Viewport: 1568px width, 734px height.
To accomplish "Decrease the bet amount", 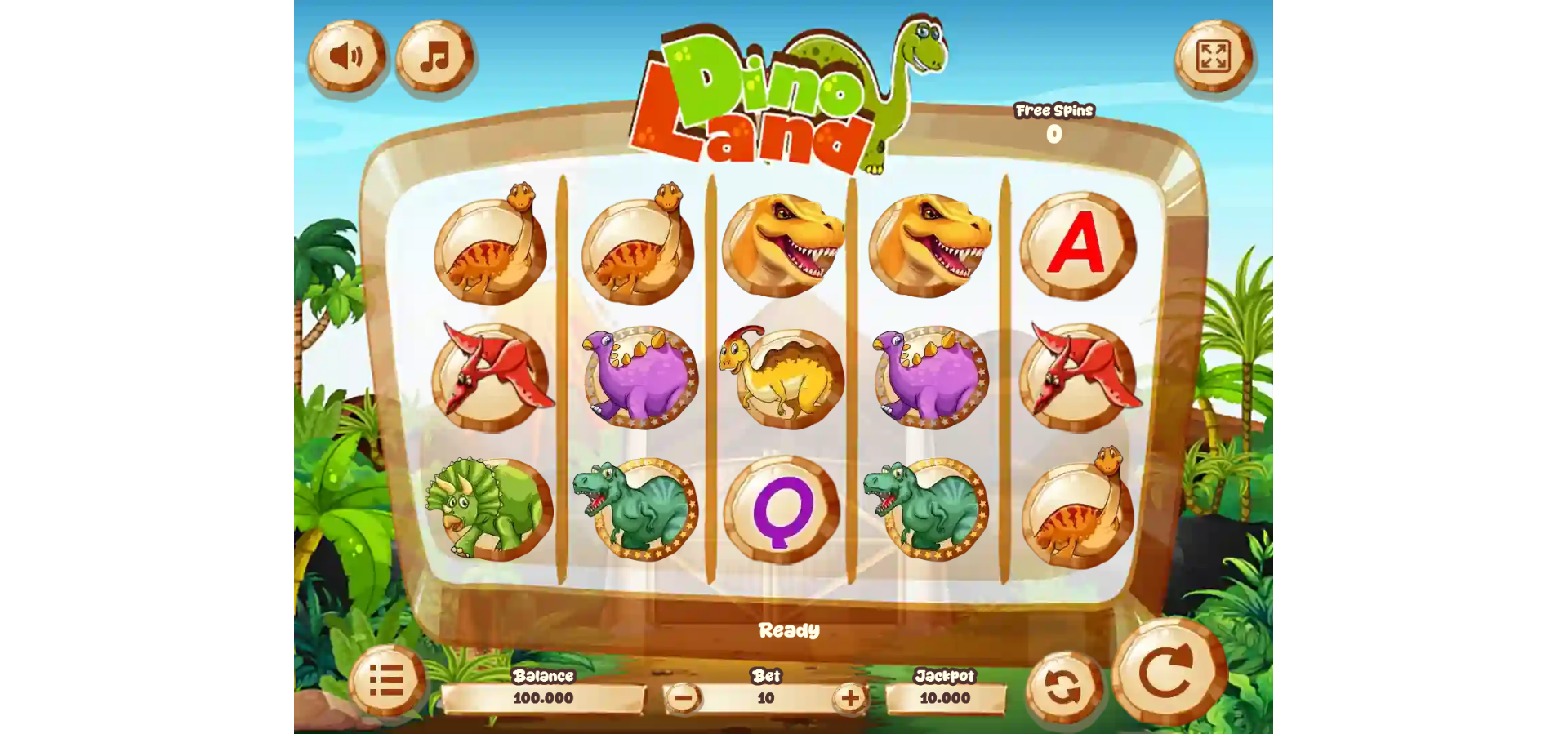I will pos(686,700).
